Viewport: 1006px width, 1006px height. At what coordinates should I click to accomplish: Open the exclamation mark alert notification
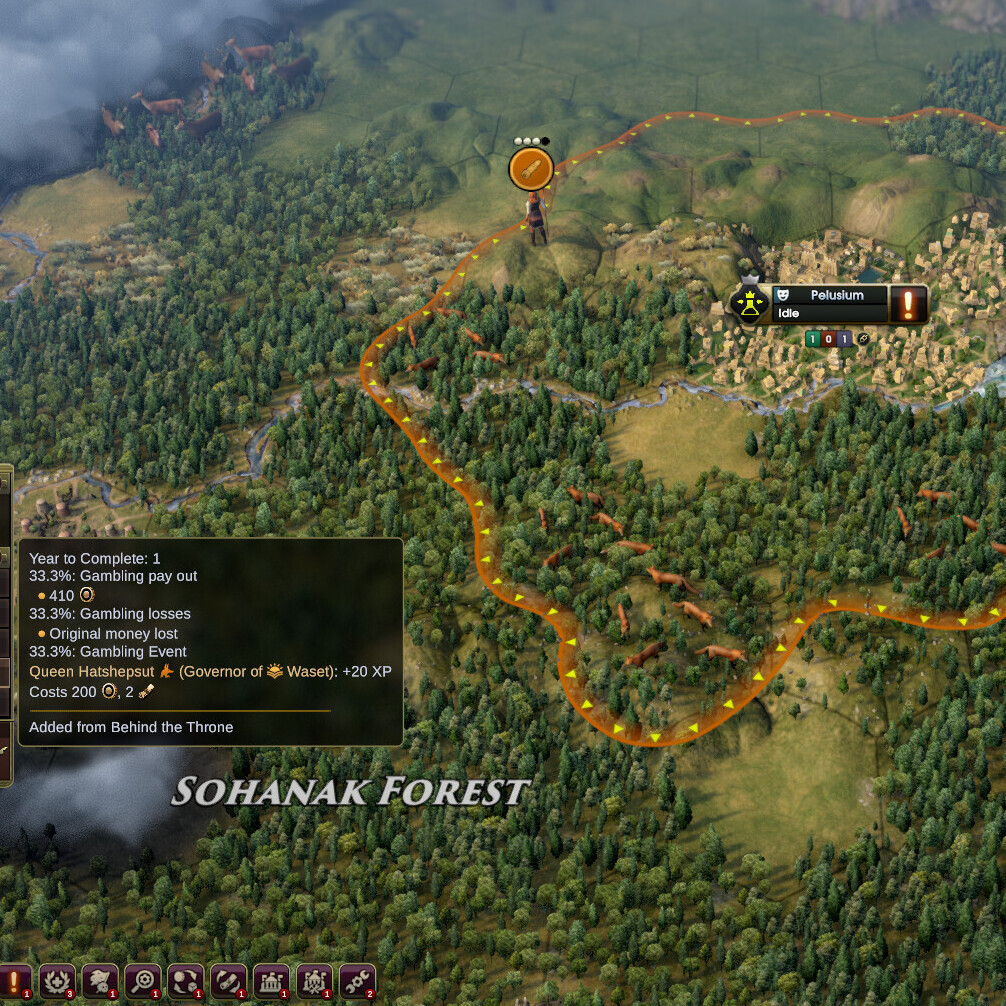pyautogui.click(x=14, y=982)
